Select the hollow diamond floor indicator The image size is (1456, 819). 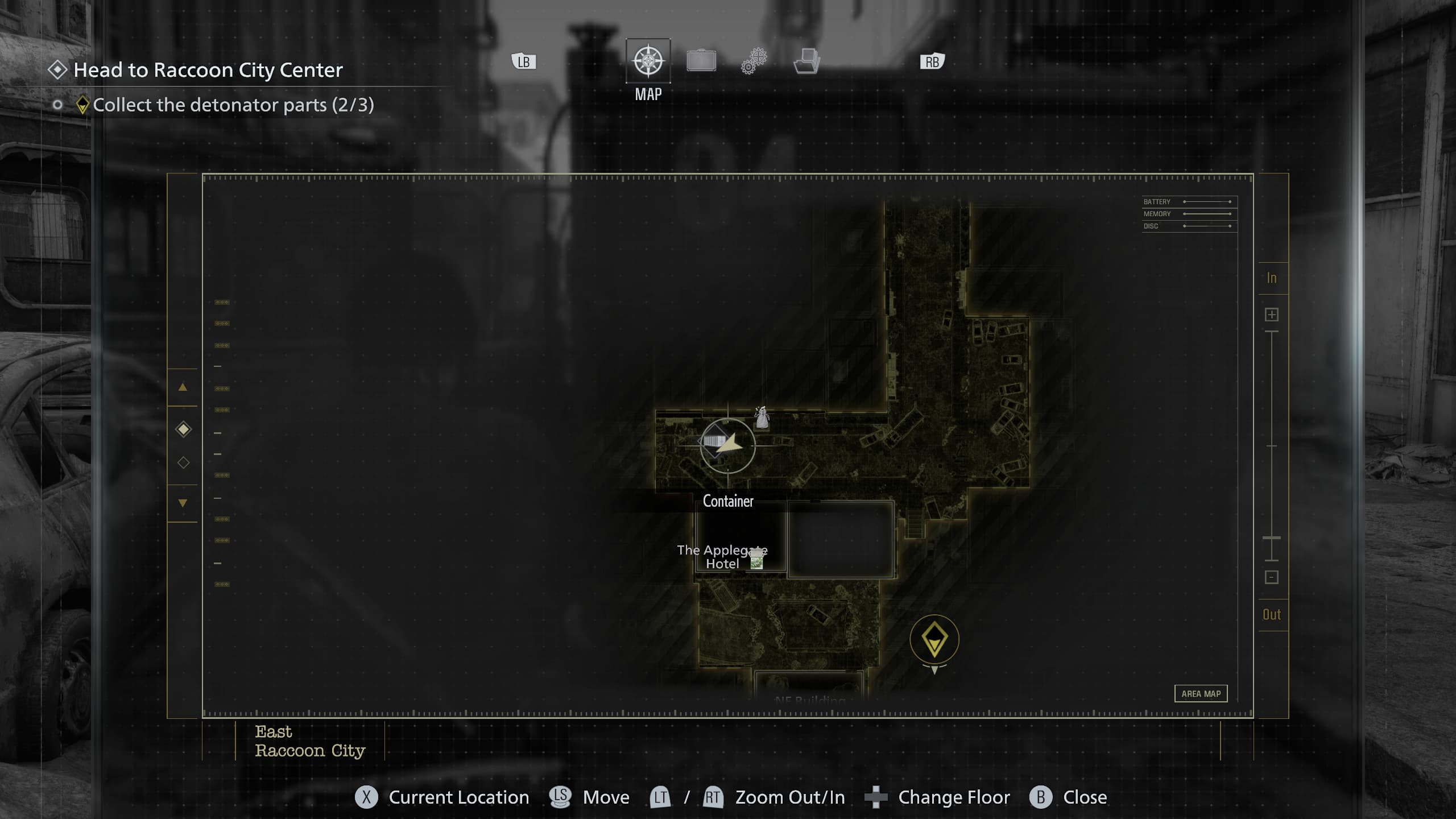coord(183,462)
